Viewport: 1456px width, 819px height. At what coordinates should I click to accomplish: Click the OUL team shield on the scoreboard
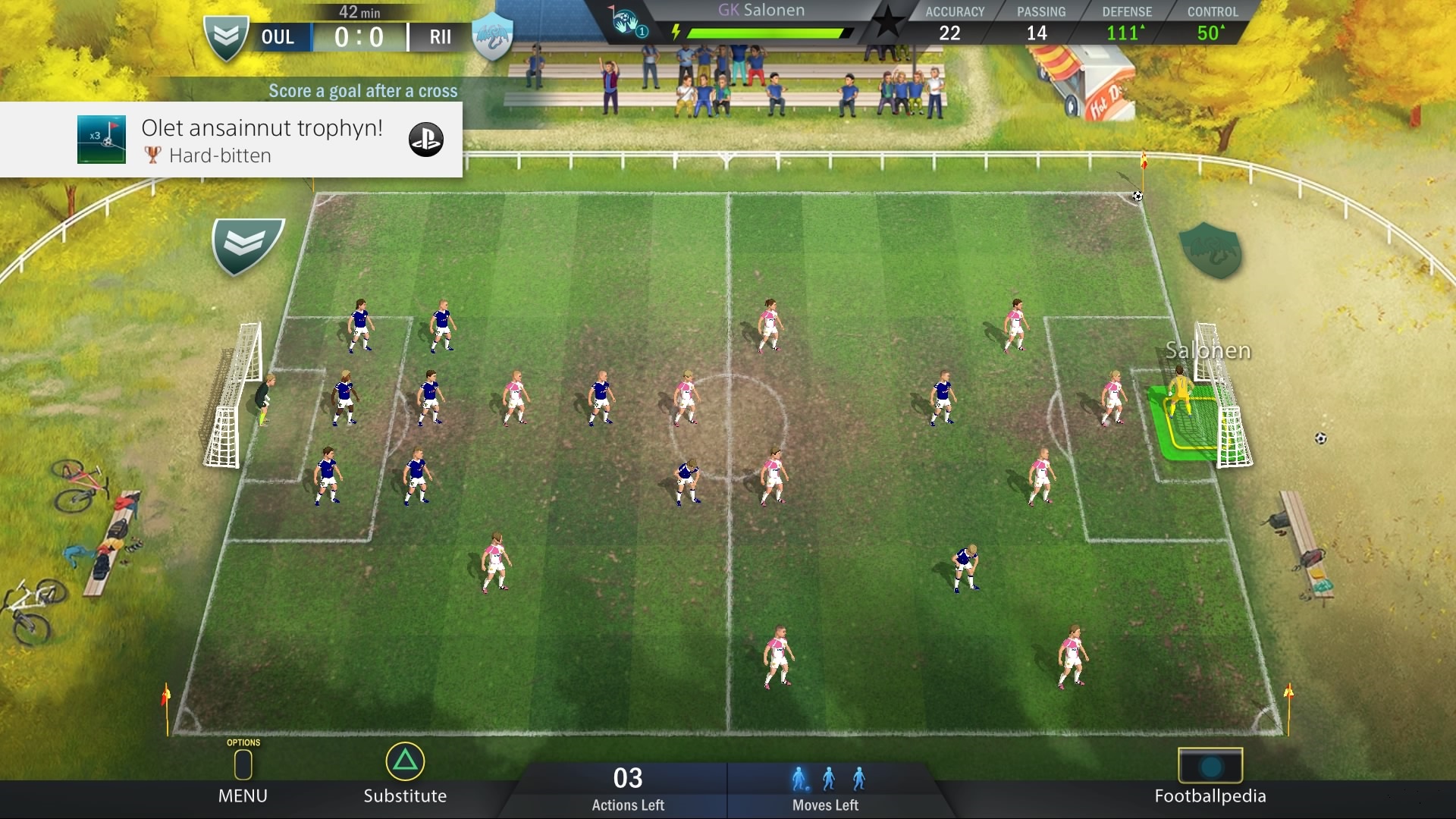[226, 36]
